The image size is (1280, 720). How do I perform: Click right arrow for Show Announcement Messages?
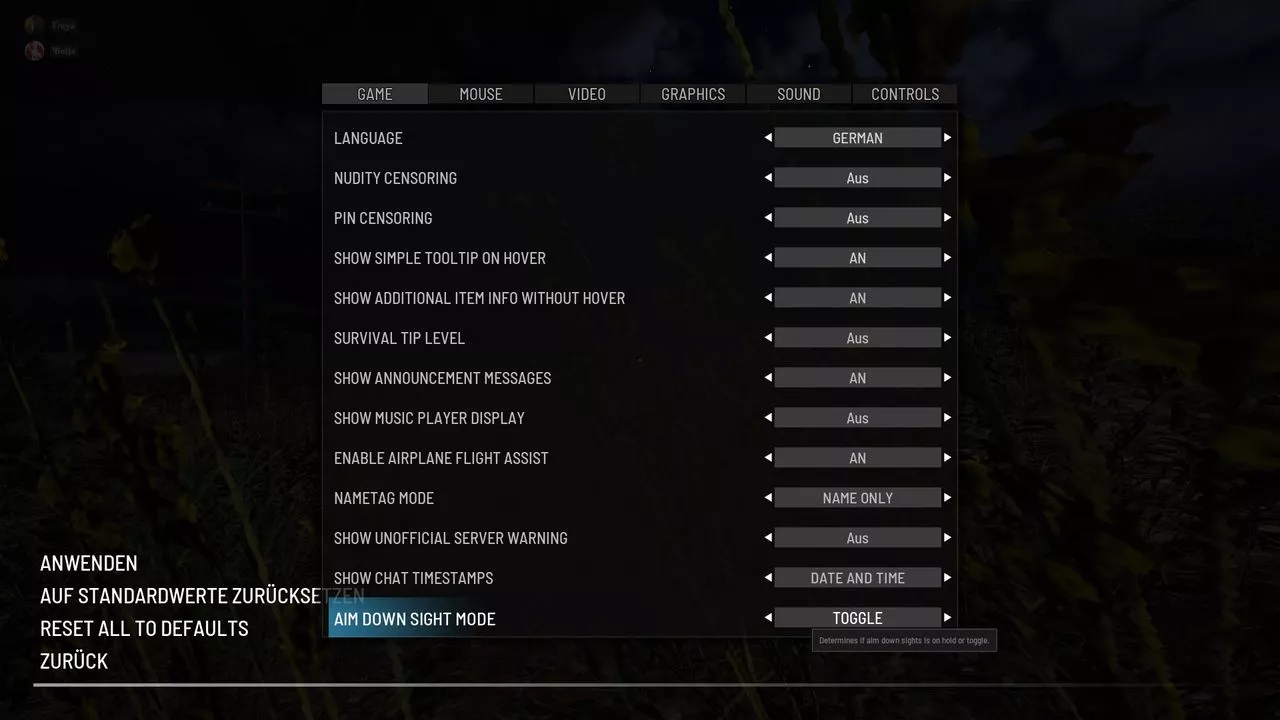click(947, 378)
